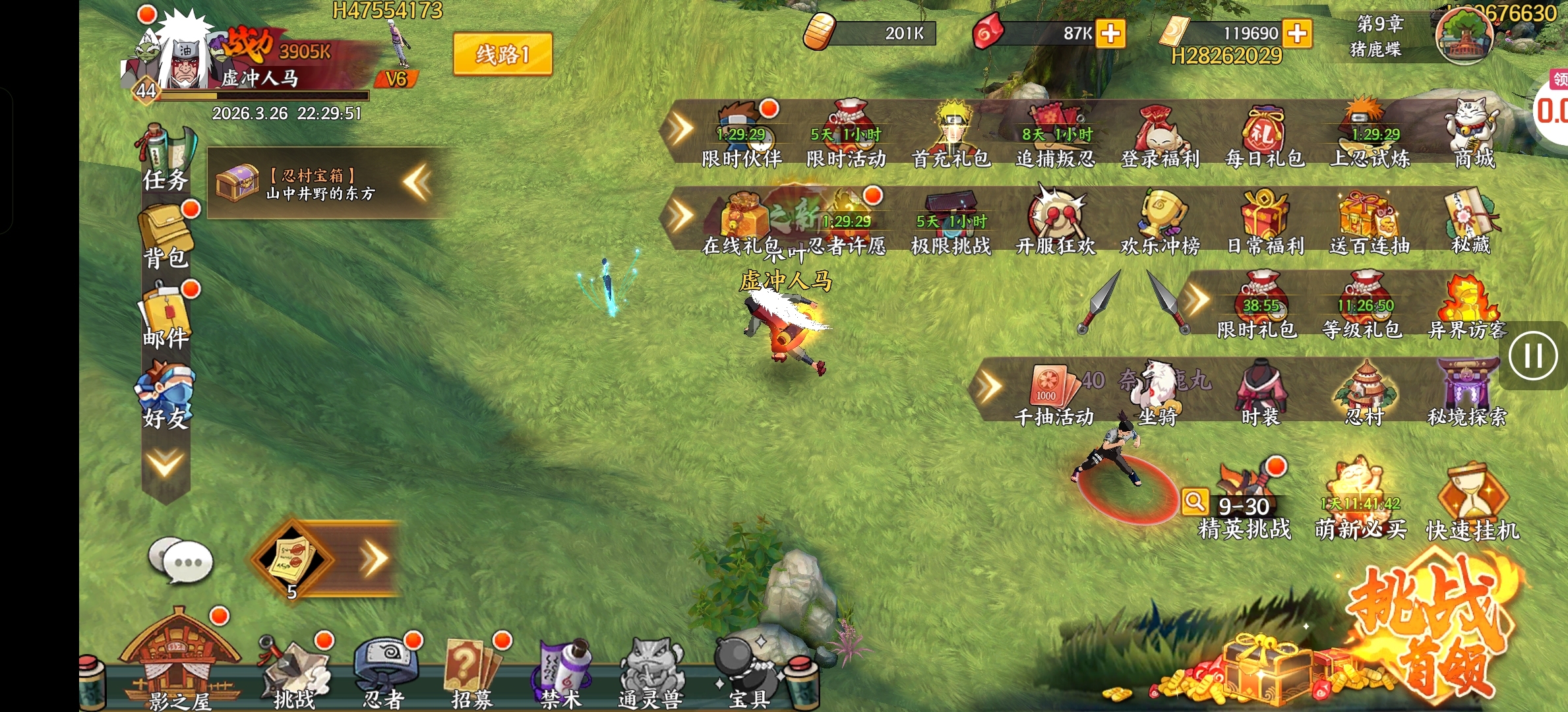Open the 好友 friends list

coord(166,396)
